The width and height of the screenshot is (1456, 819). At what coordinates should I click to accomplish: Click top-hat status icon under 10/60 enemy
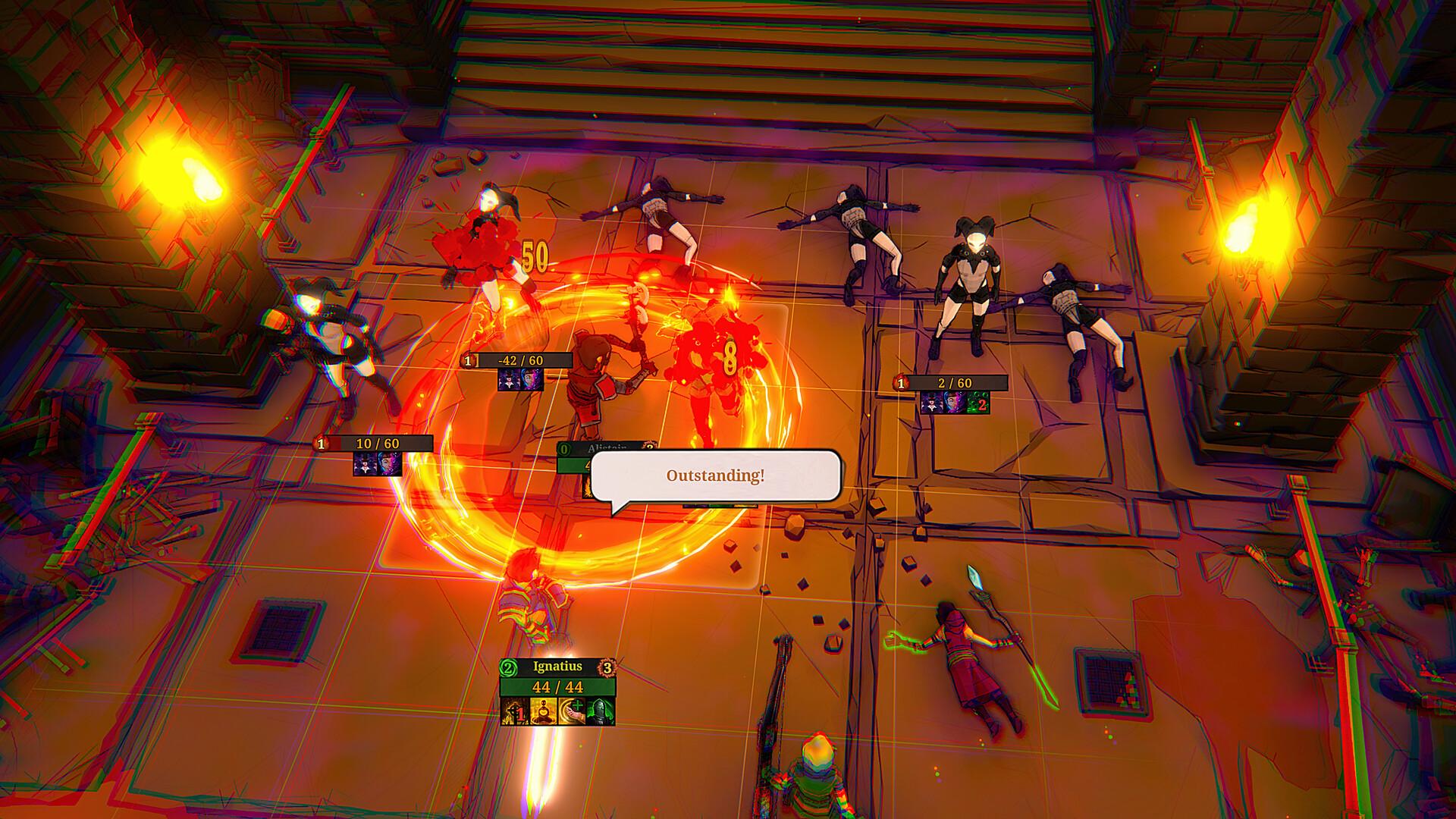click(365, 463)
